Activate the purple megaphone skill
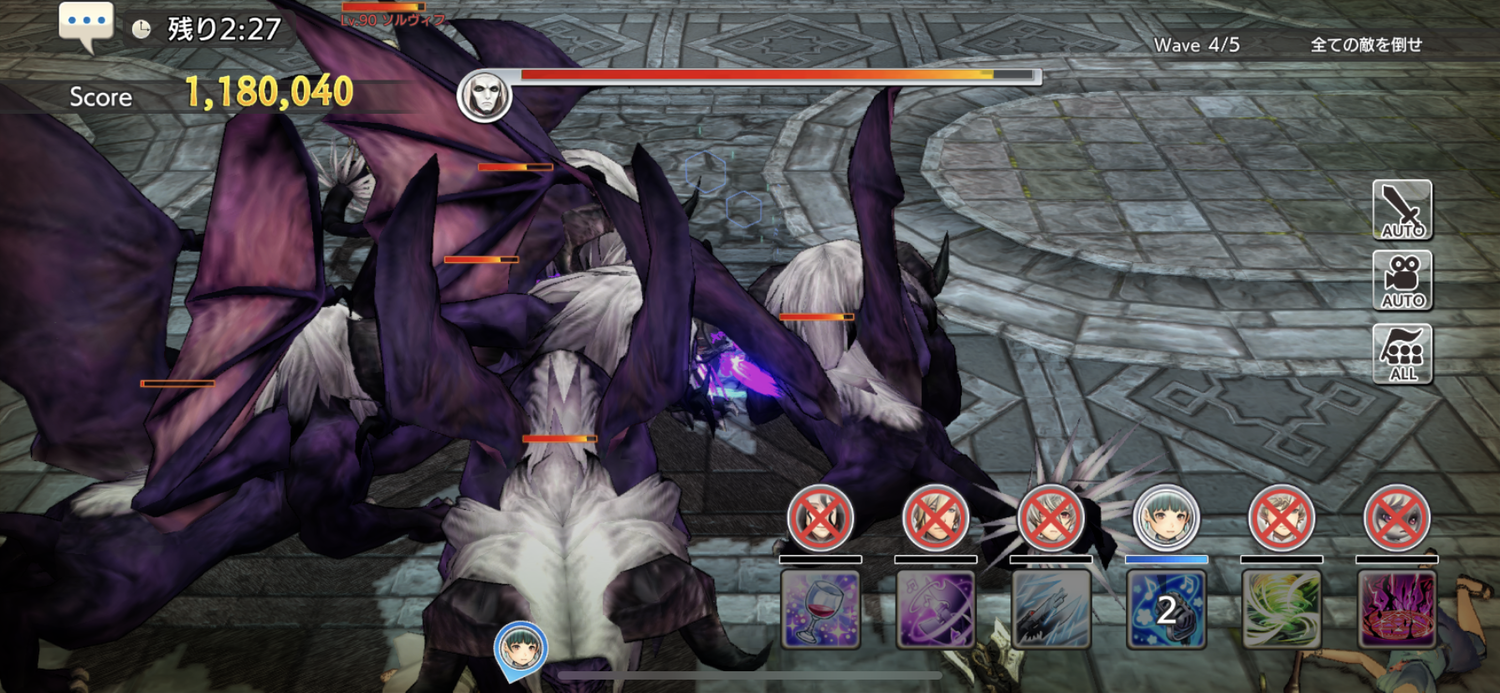This screenshot has height=693, width=1500. (x=935, y=609)
